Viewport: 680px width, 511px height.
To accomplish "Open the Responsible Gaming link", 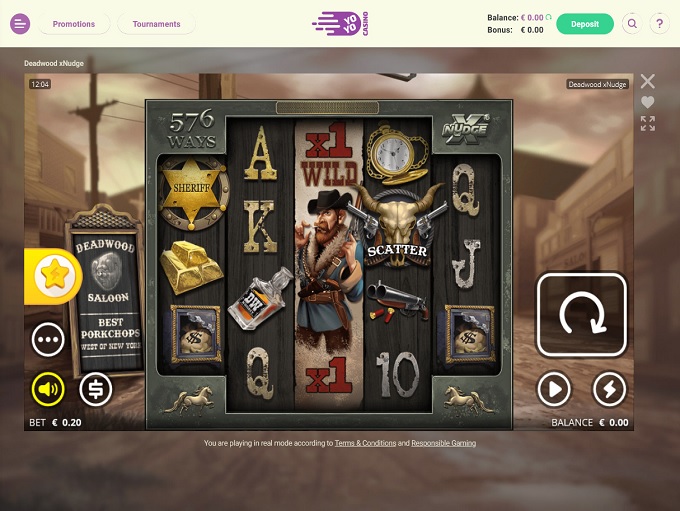I will click(442, 443).
